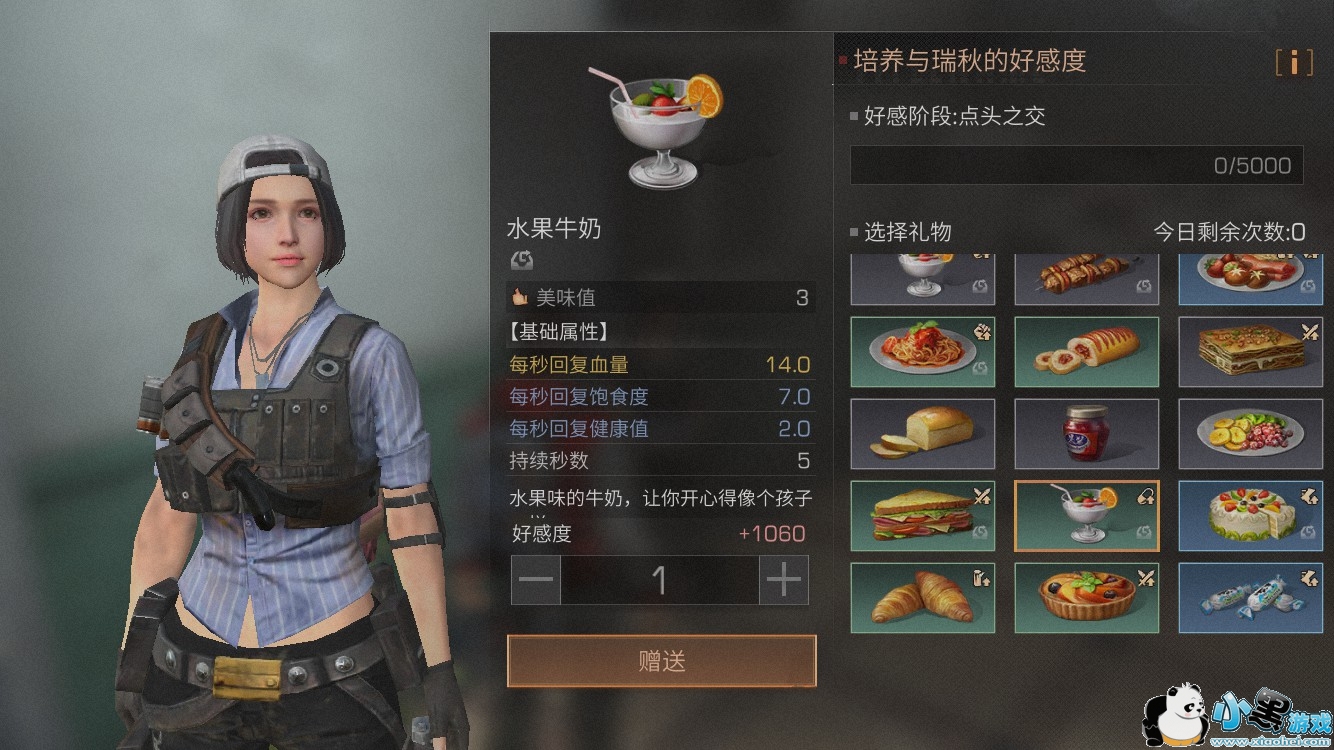
Task: Select the spaghetti with meatballs gift
Action: point(922,352)
